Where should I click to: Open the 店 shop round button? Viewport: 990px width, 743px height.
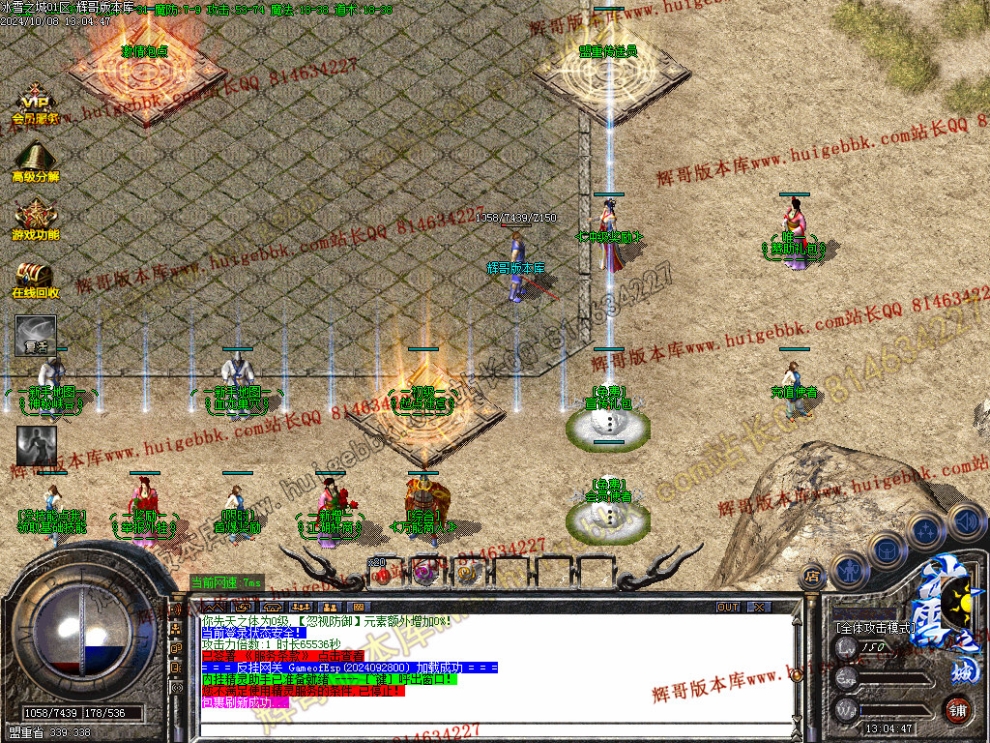[812, 574]
